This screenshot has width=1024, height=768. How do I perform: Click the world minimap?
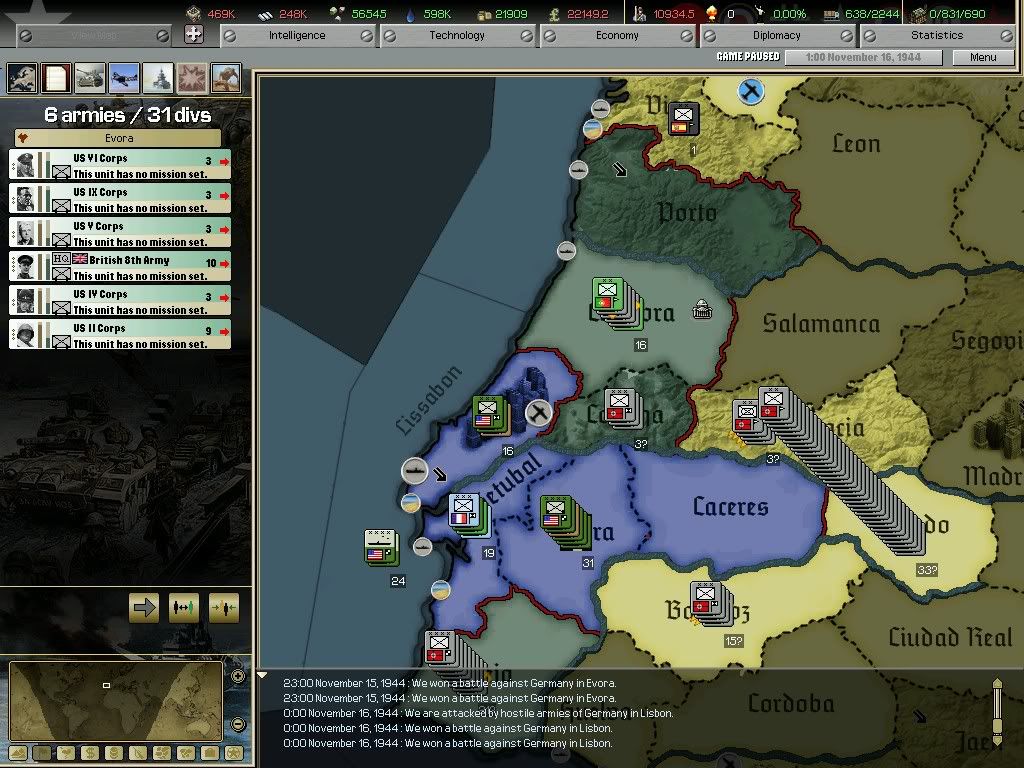tap(115, 701)
